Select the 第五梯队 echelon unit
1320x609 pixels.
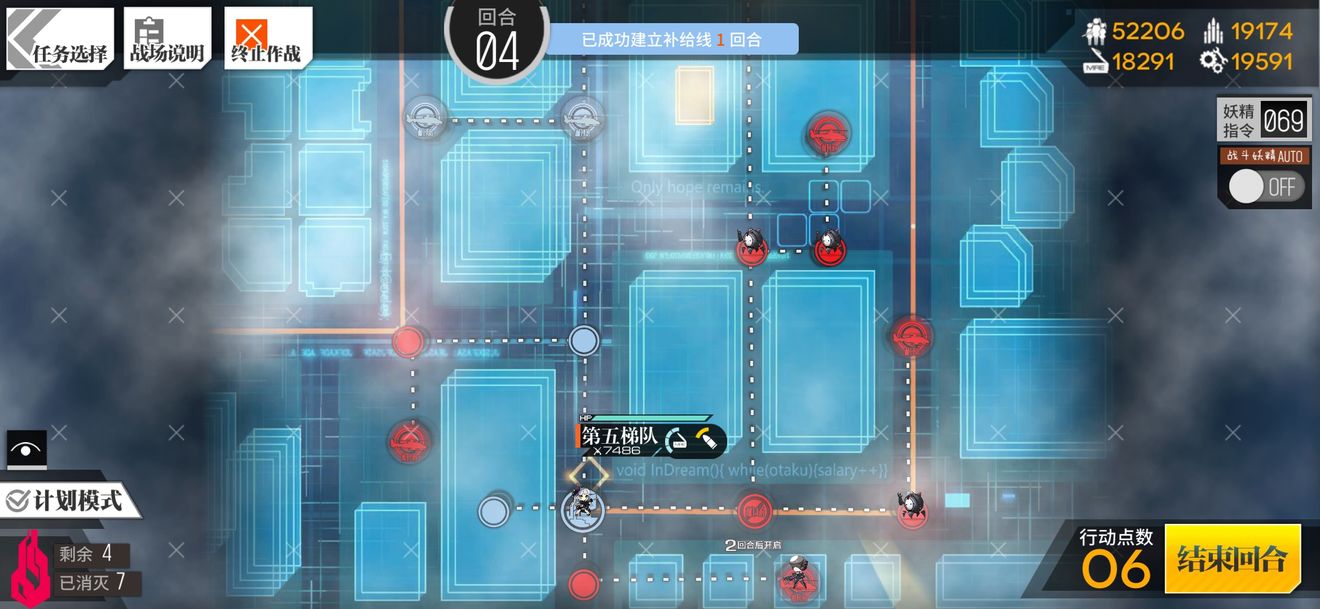[x=582, y=509]
